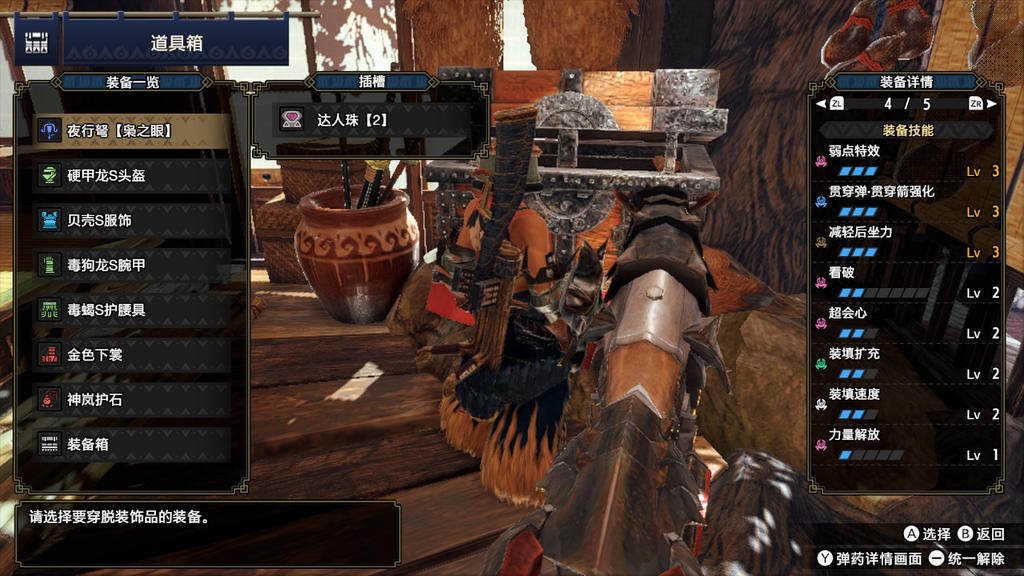Select the 贝壳S服饰 armor entry
The image size is (1024, 576).
click(x=132, y=220)
